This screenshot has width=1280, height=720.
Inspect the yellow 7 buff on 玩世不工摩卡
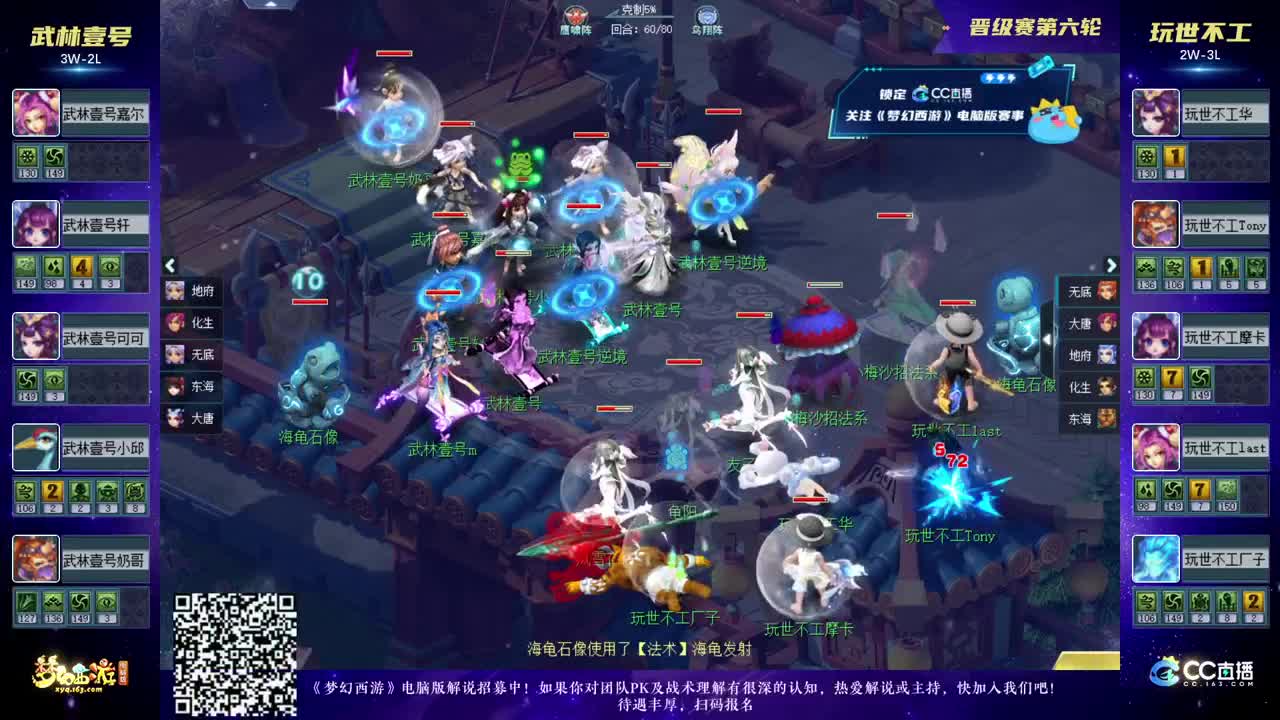coord(1171,377)
